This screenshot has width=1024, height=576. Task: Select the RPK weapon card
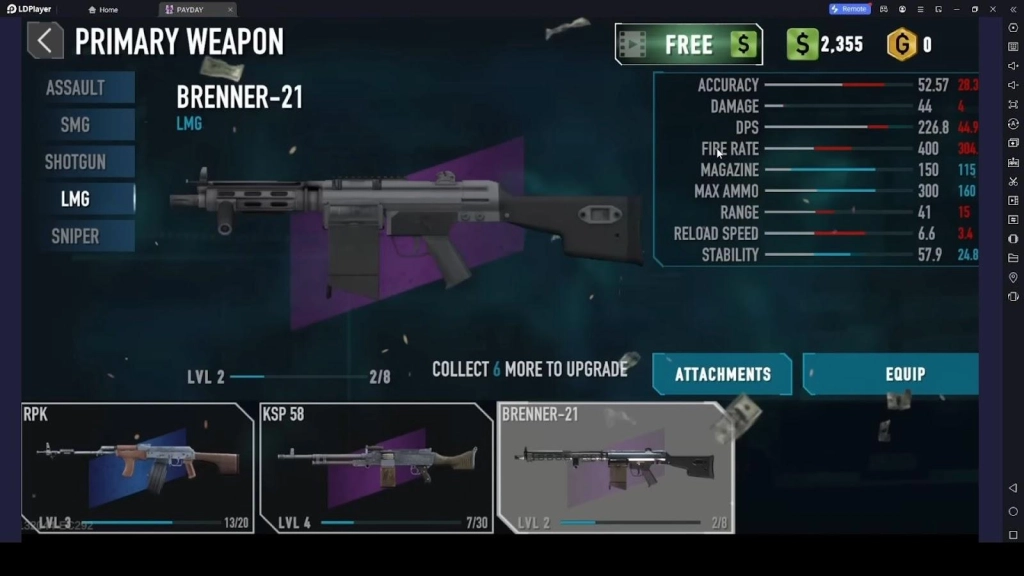[x=137, y=467]
